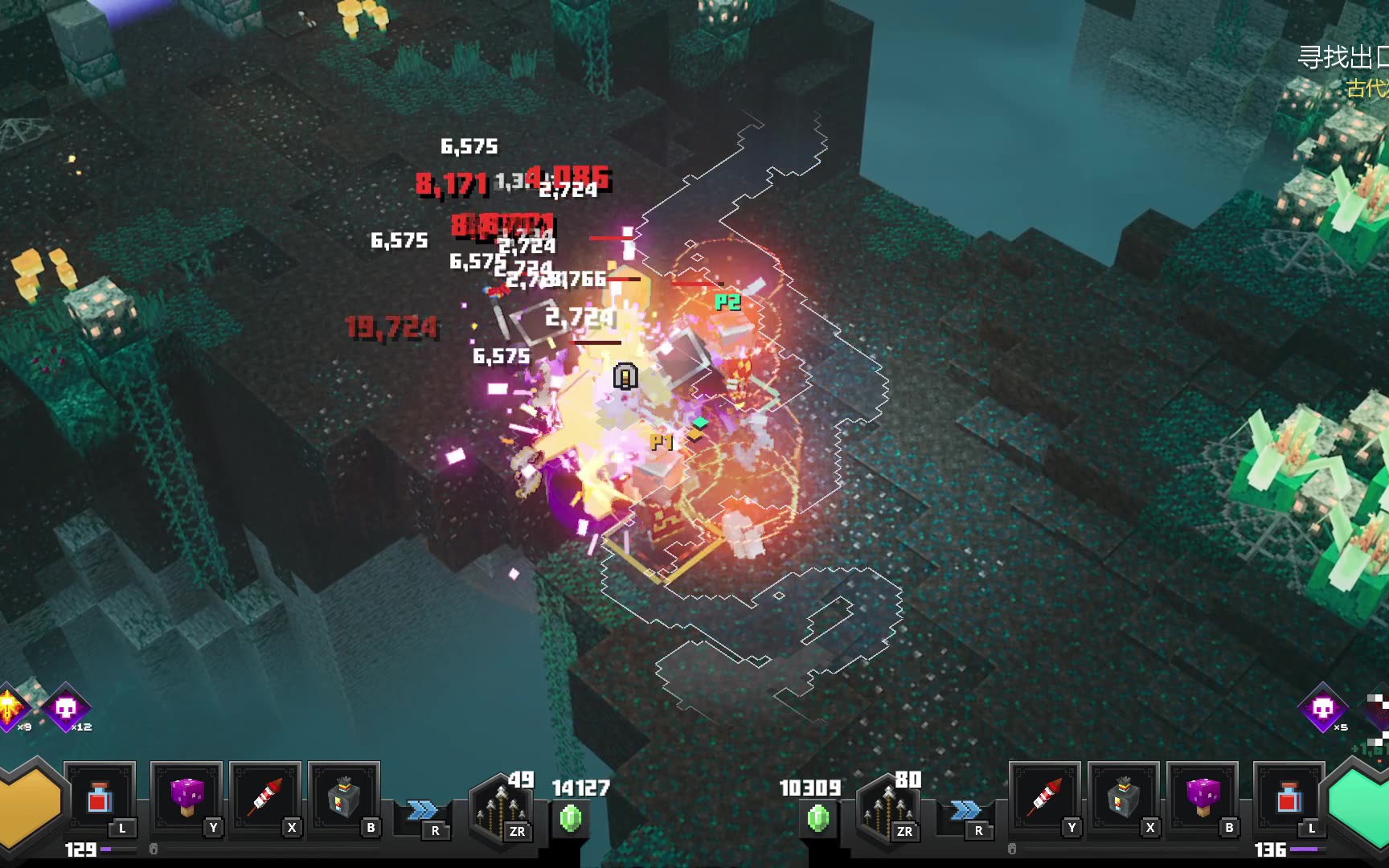1389x868 pixels.
Task: Activate the Death Cap Mushroom with B badge
Action: (x=1202, y=798)
